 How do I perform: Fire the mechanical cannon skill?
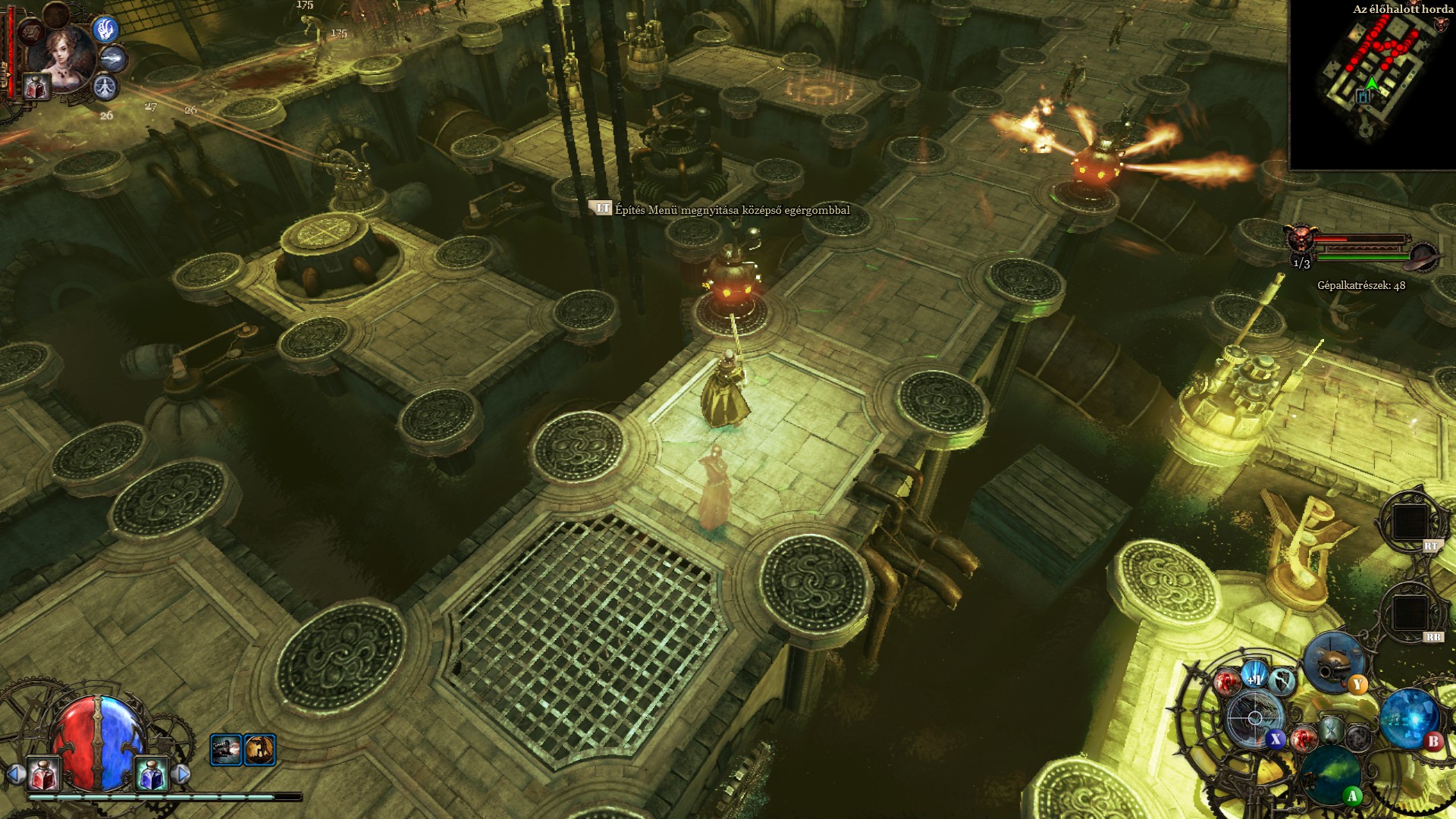[x=1334, y=661]
